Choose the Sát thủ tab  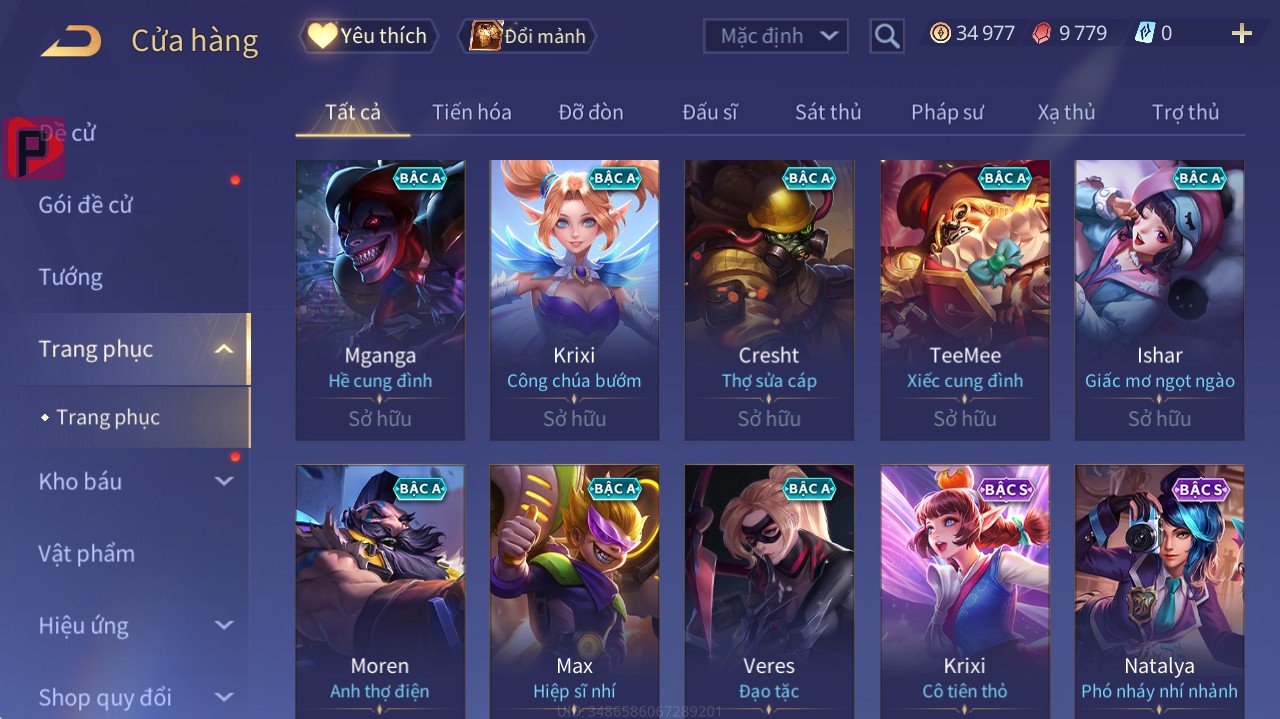(x=828, y=112)
